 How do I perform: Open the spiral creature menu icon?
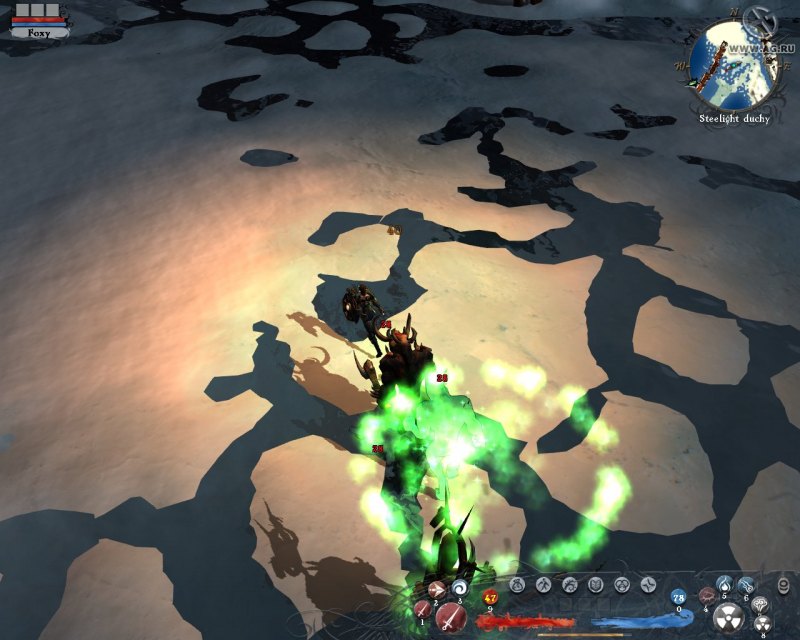569,585
